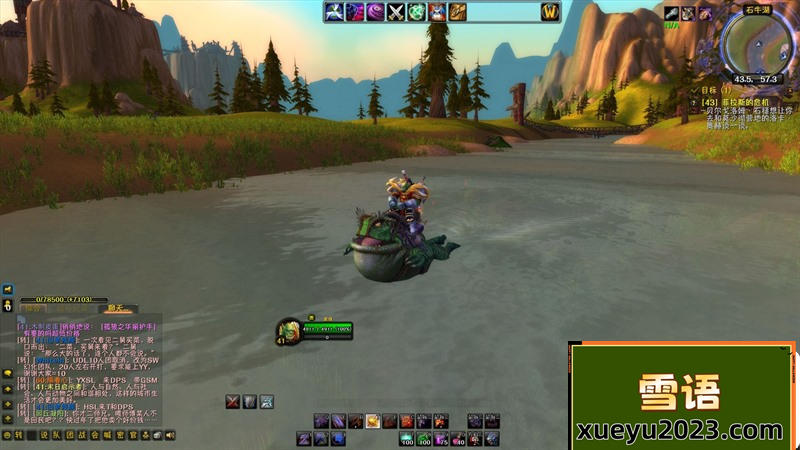Viewport: 800px width, 450px height.
Task: Use the teal potion with 100 count
Action: pos(407,438)
